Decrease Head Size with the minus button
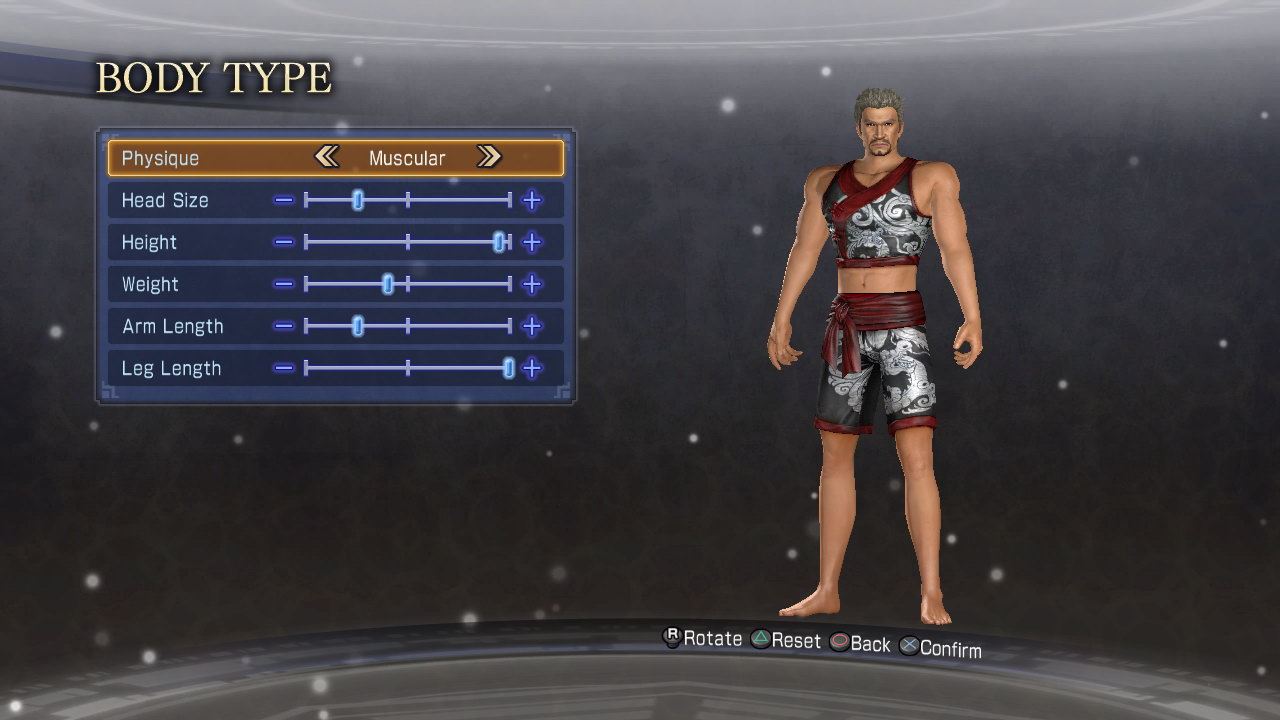This screenshot has height=720, width=1280. point(284,200)
